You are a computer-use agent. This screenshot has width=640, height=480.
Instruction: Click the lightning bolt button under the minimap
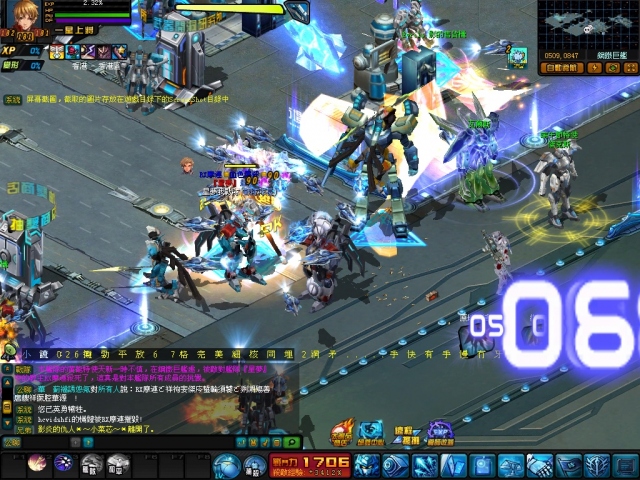click(x=597, y=68)
